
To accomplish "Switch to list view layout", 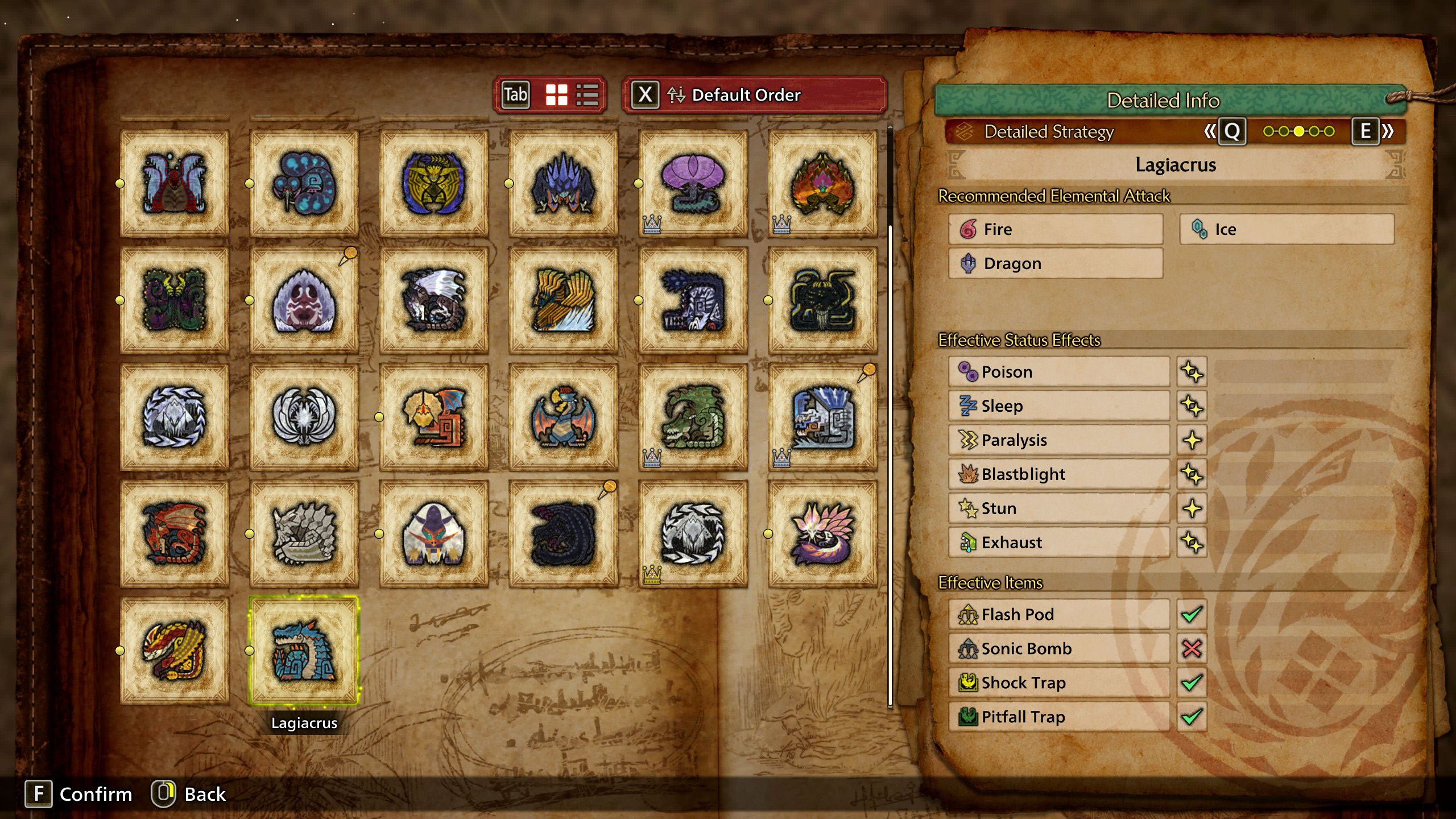I will click(587, 95).
